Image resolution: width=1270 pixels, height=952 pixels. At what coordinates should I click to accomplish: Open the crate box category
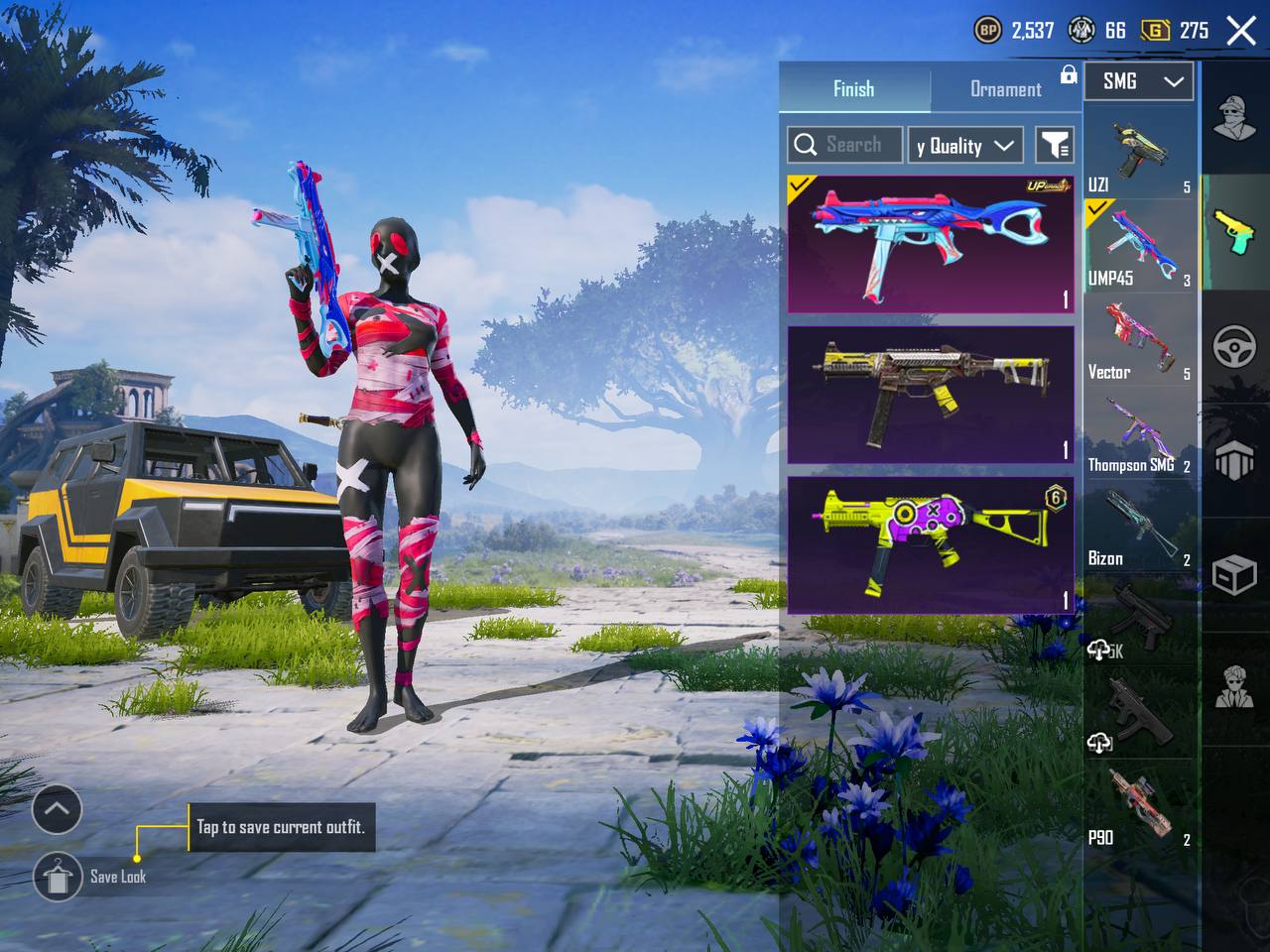pyautogui.click(x=1235, y=573)
